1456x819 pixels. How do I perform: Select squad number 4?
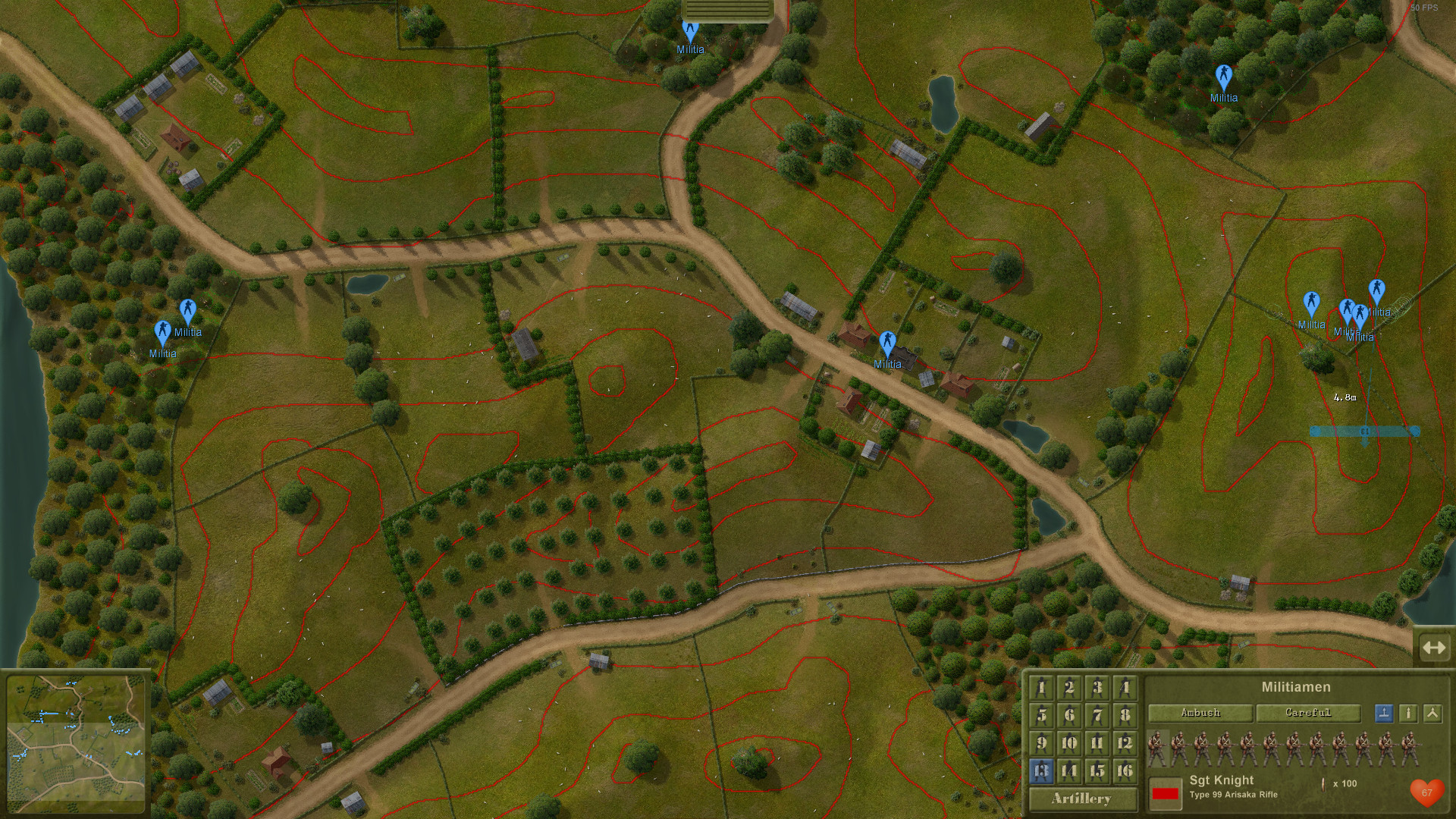pyautogui.click(x=1125, y=688)
